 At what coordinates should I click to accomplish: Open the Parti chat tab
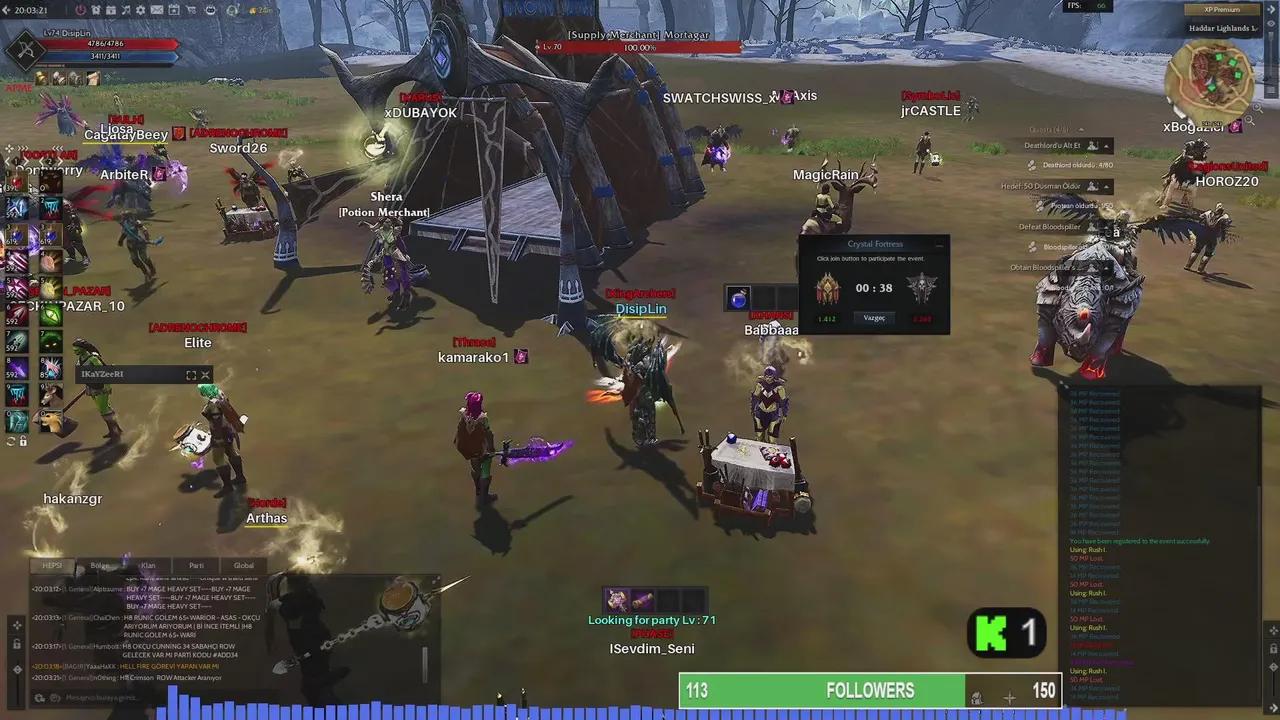coord(196,565)
